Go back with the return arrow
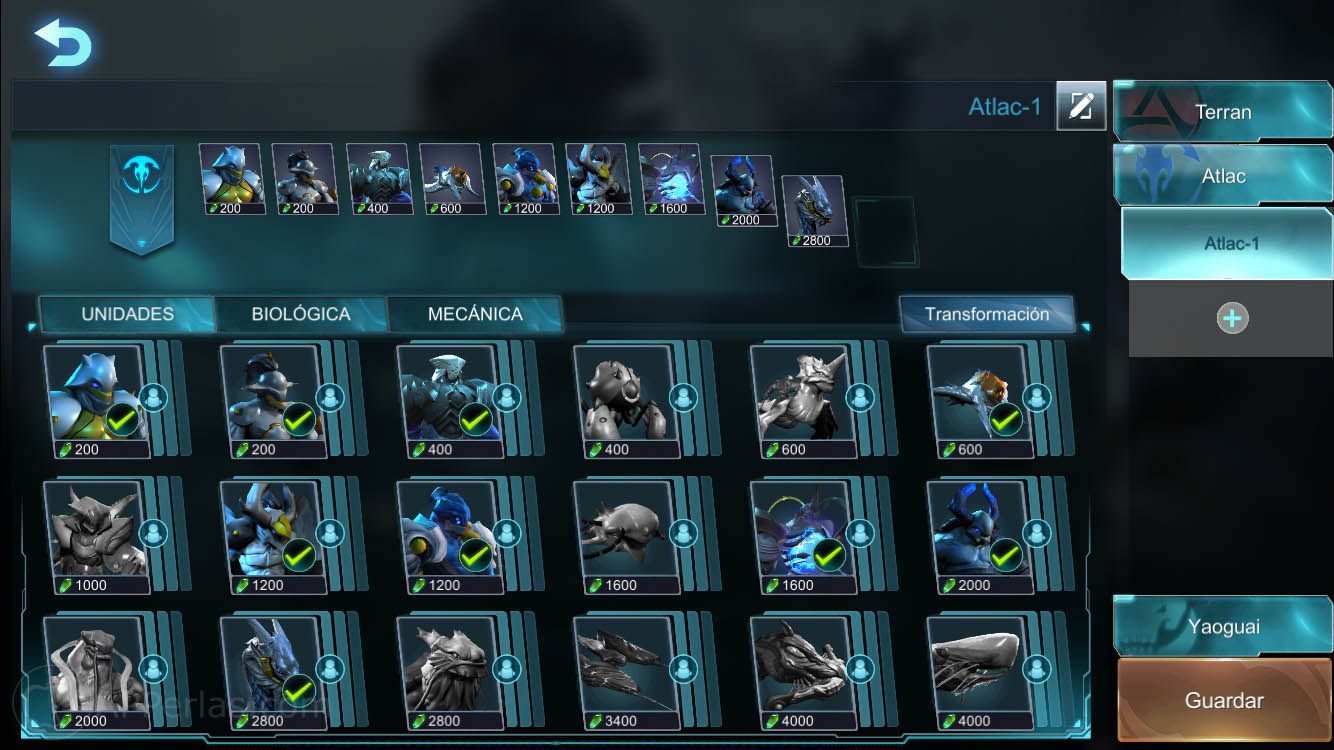This screenshot has height=750, width=1334. (62, 44)
